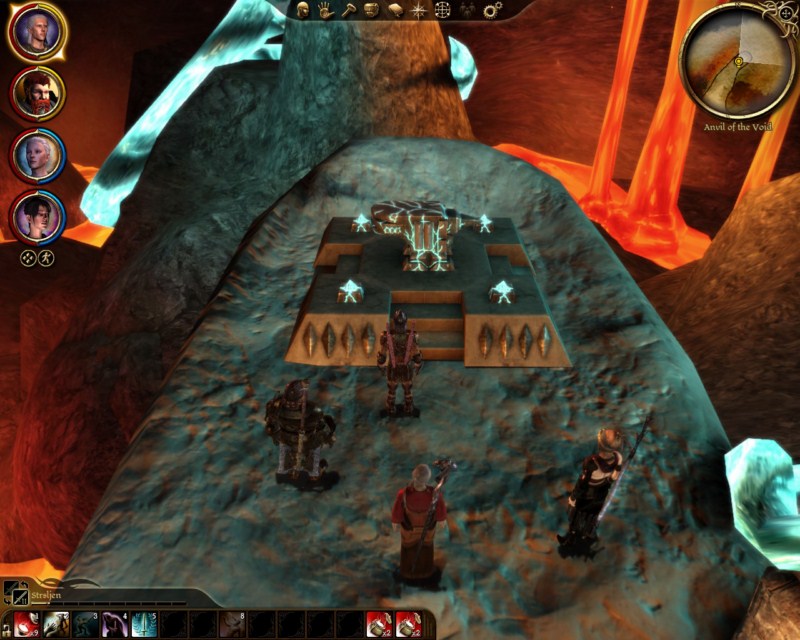Image resolution: width=800 pixels, height=640 pixels.
Task: Open the inventory chest icon
Action: (x=371, y=10)
